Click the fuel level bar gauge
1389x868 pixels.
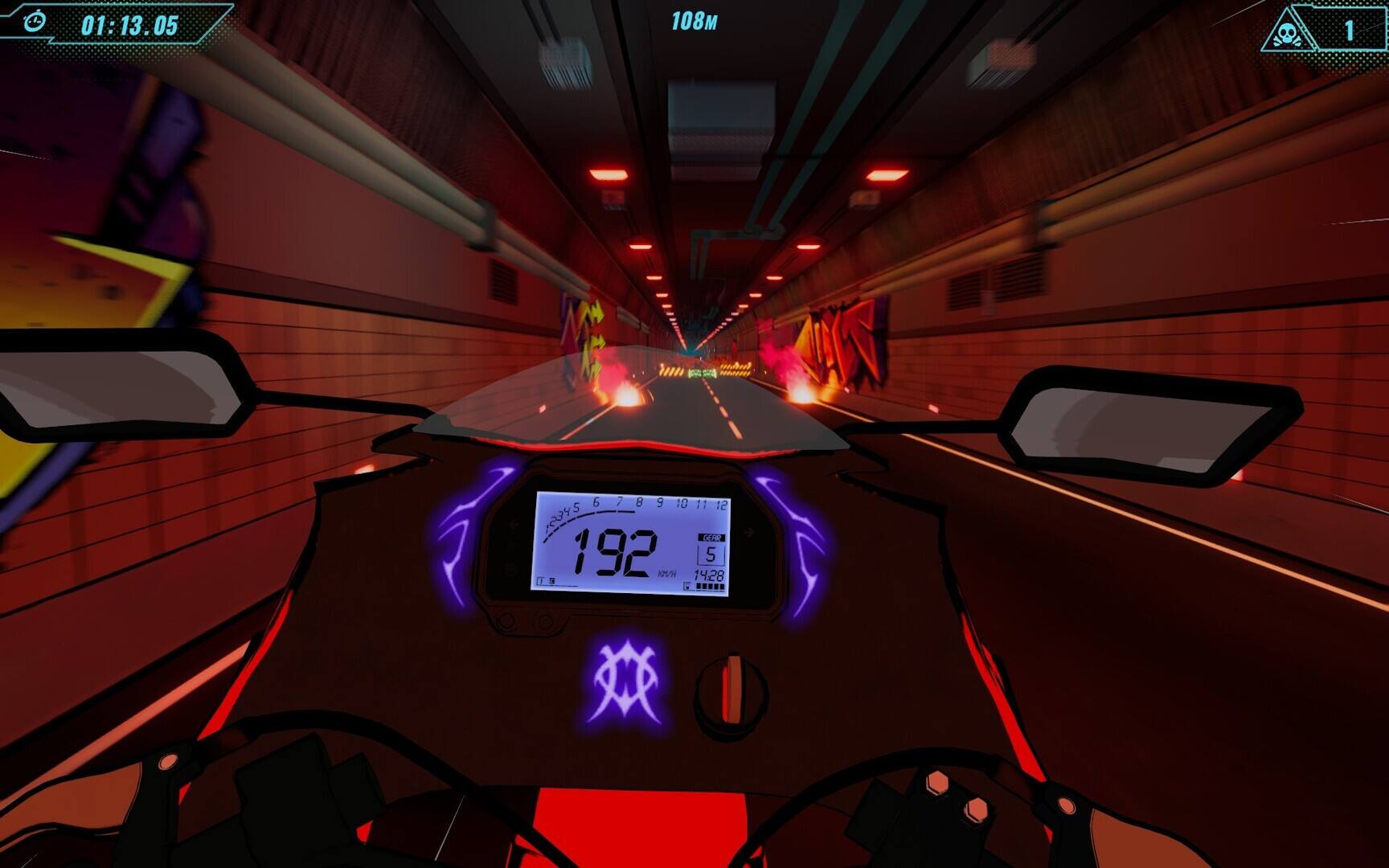[x=709, y=587]
